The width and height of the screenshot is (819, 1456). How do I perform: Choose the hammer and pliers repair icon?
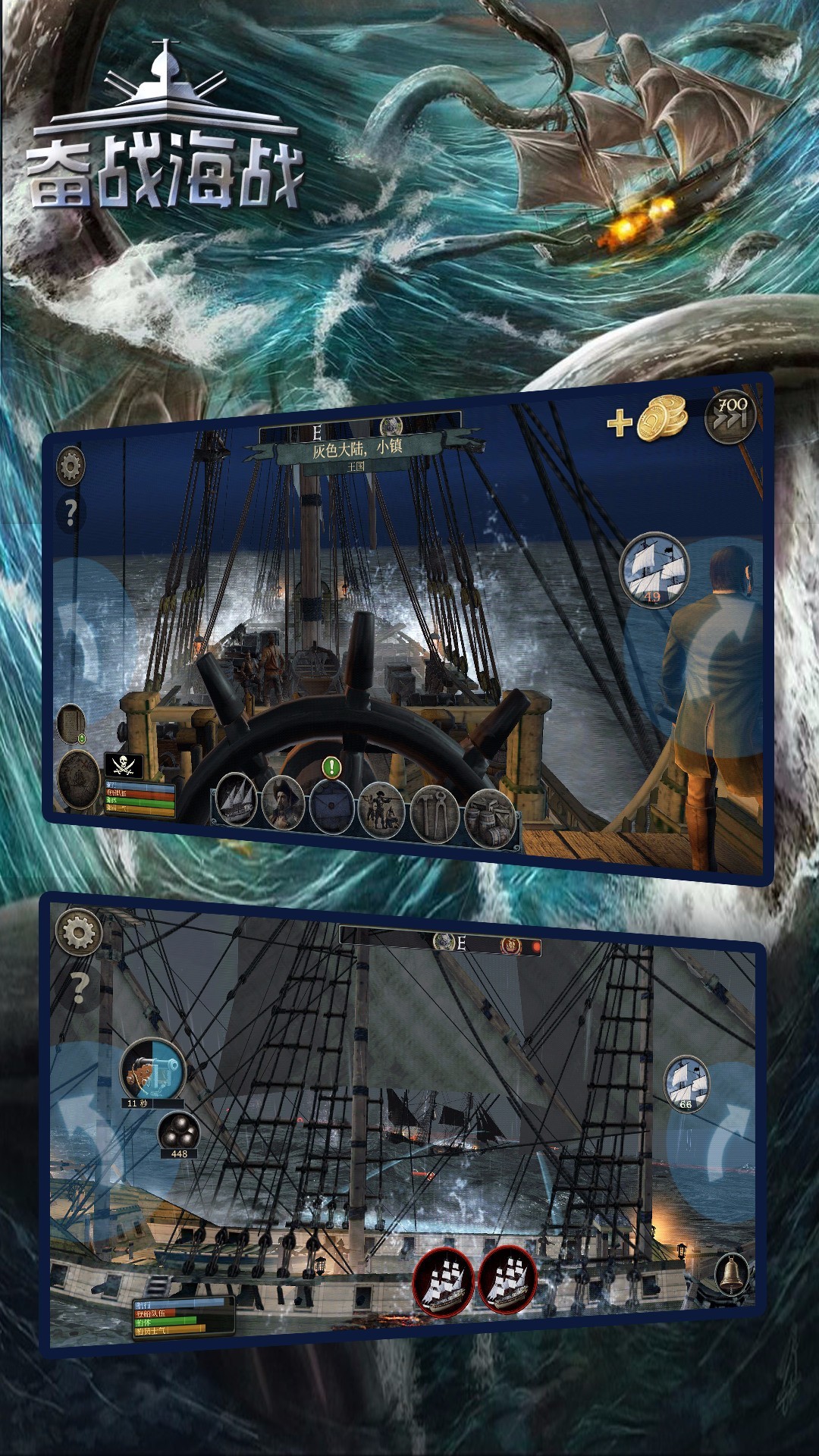click(x=435, y=814)
